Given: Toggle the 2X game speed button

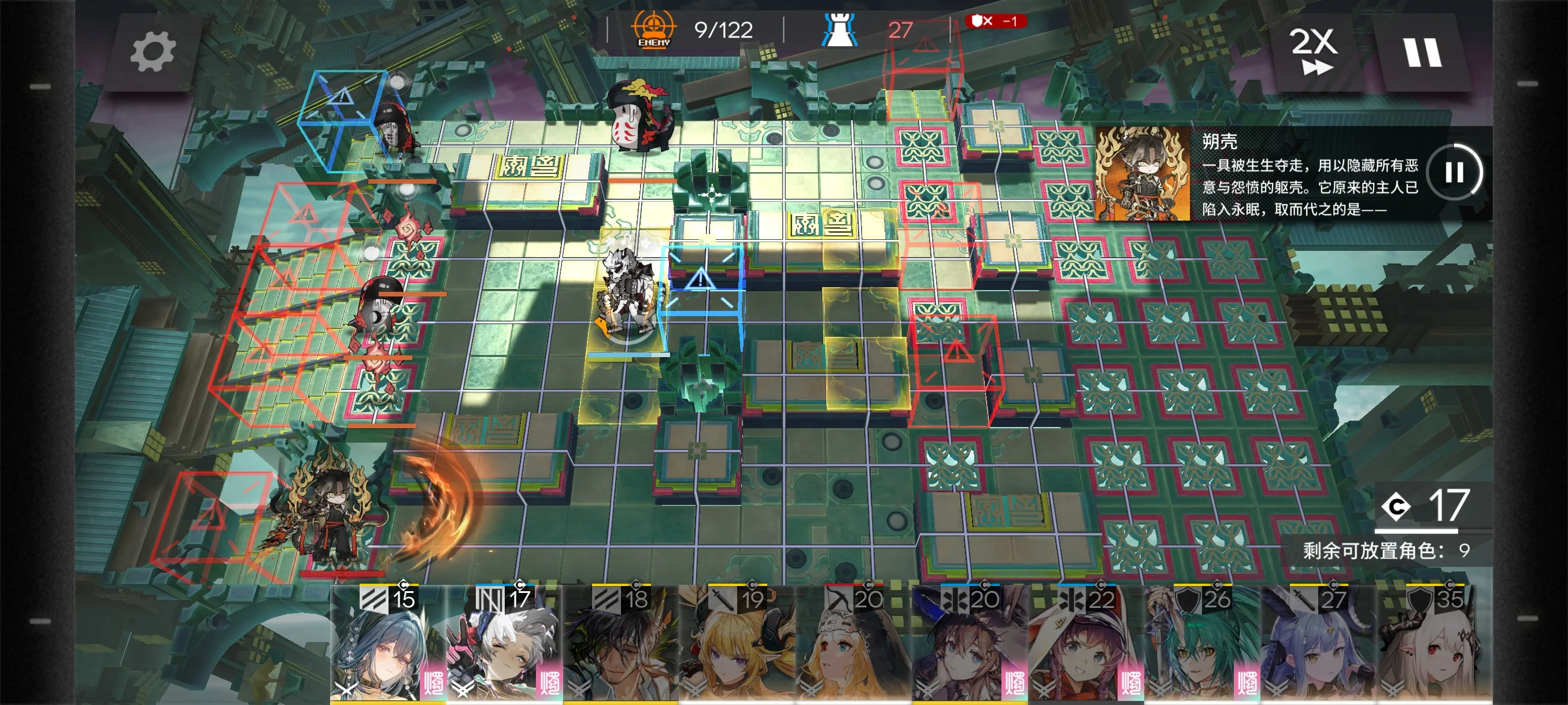Looking at the screenshot, I should point(1313,51).
